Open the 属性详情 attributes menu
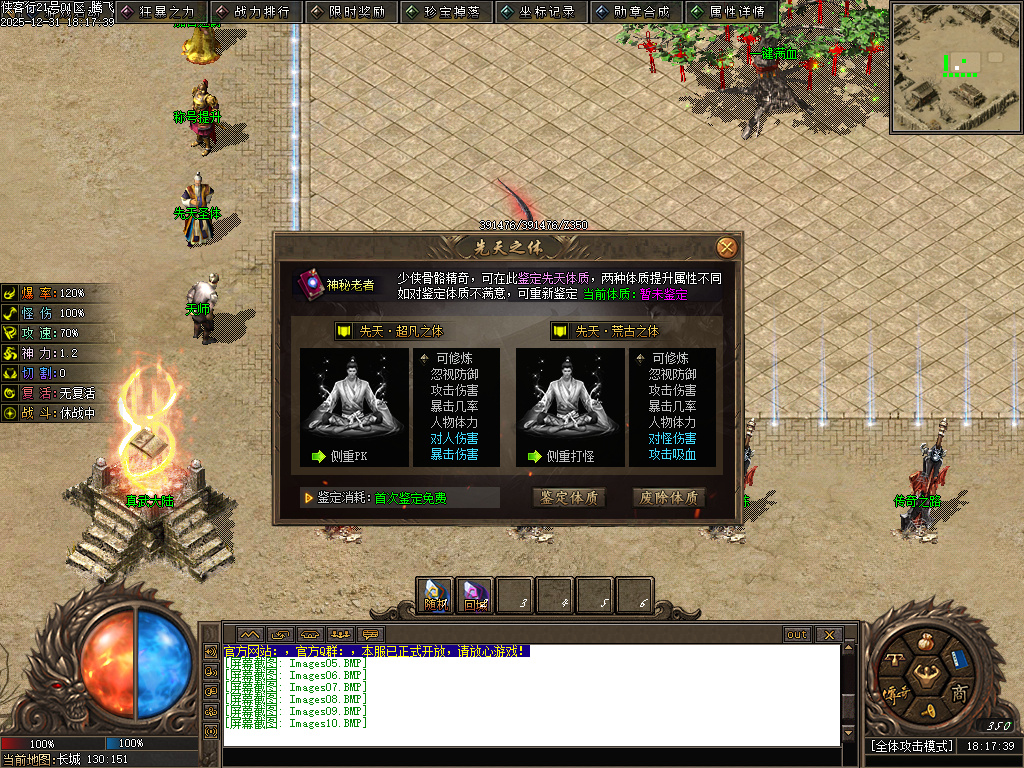The height and width of the screenshot is (768, 1024). click(732, 12)
